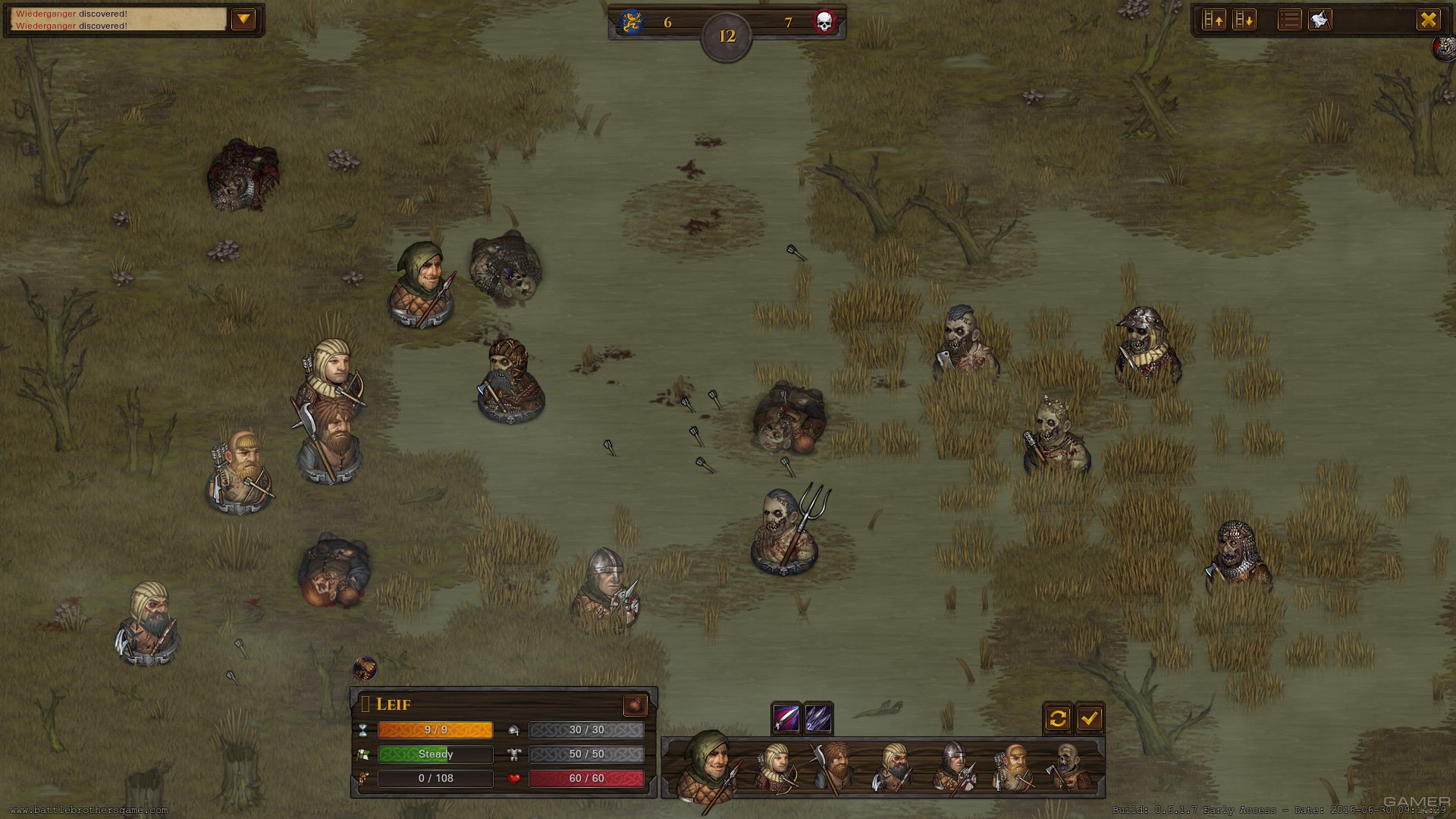
Task: End turn with the checkmark button
Action: pos(1090,717)
